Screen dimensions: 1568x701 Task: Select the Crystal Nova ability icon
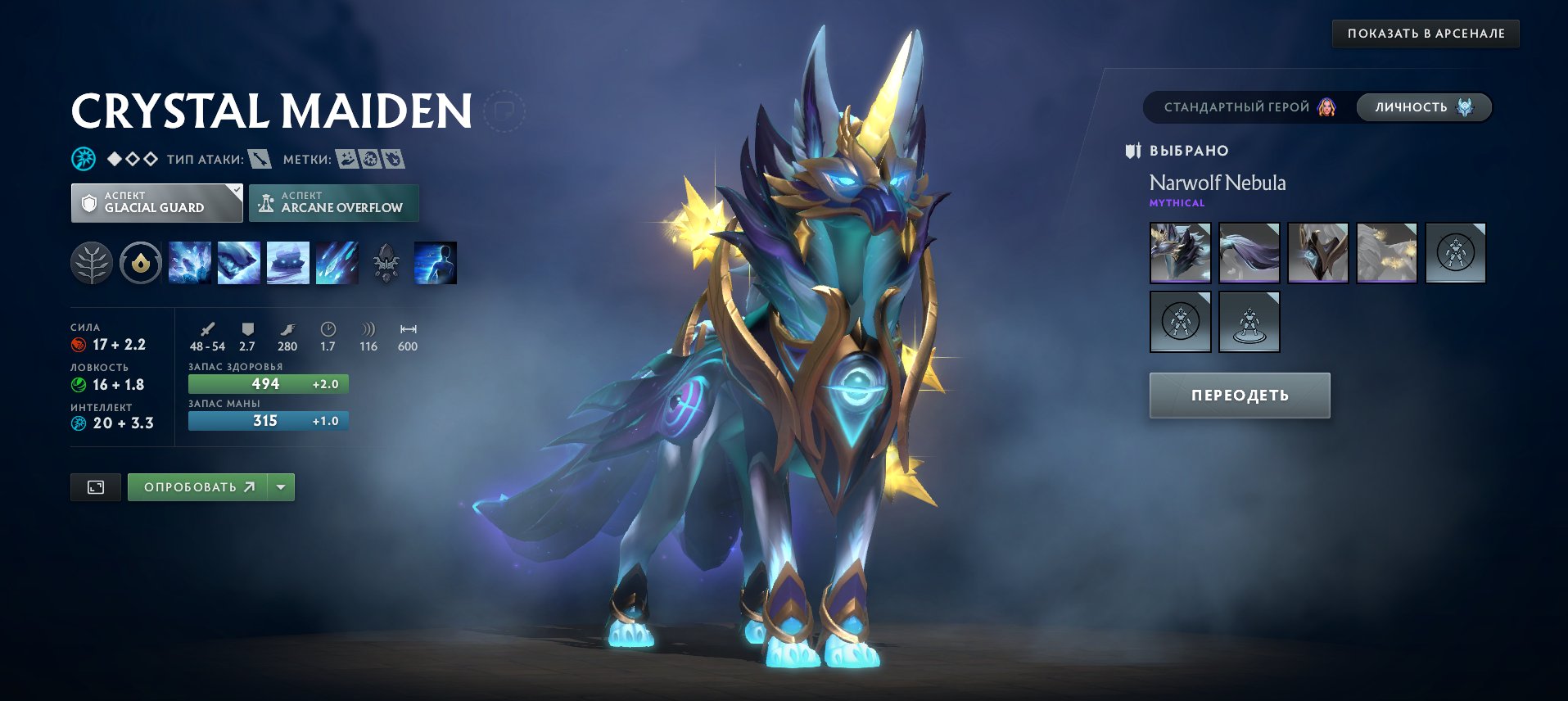point(189,262)
